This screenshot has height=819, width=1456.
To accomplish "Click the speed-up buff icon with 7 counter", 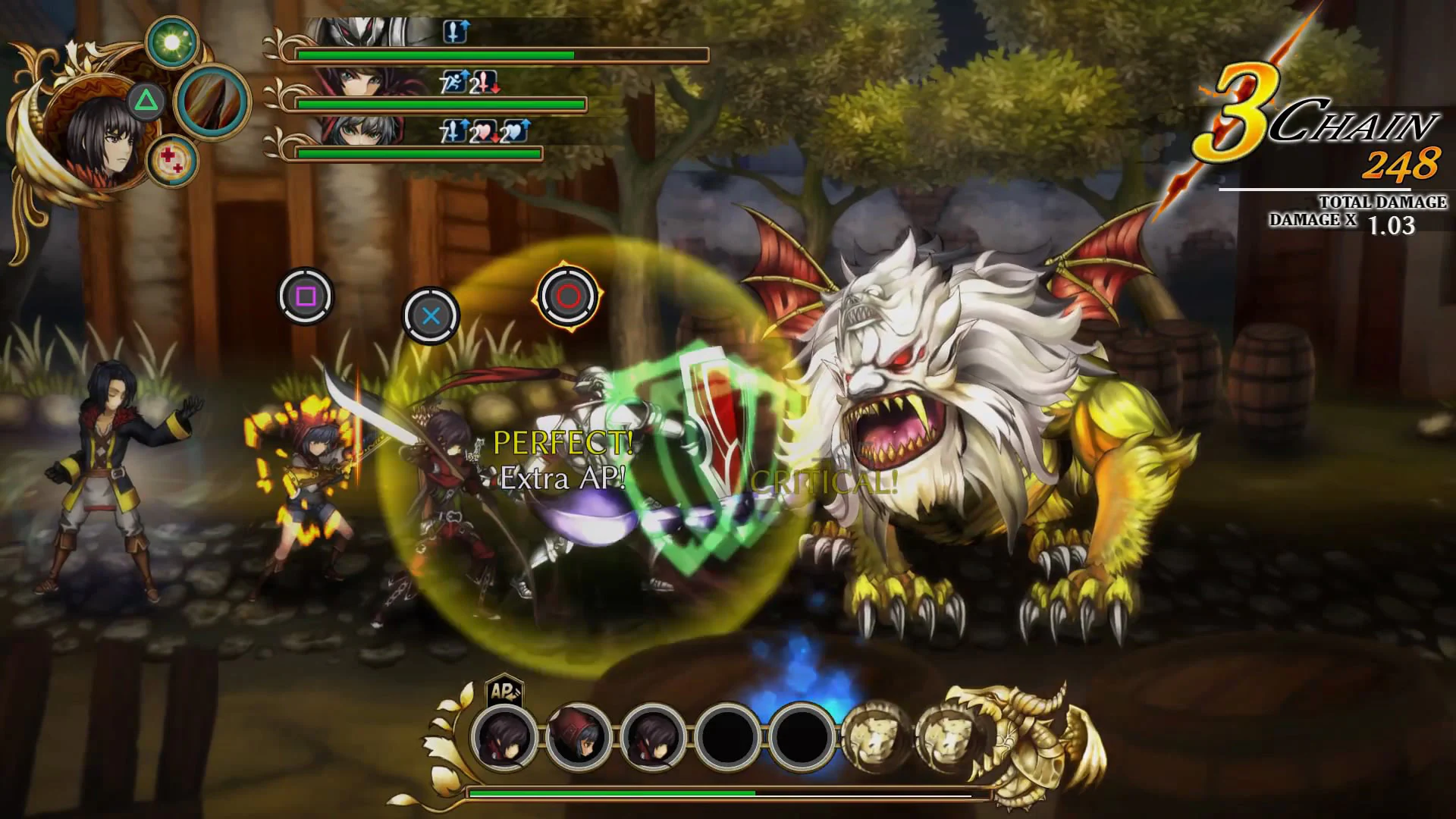I will coord(456,81).
